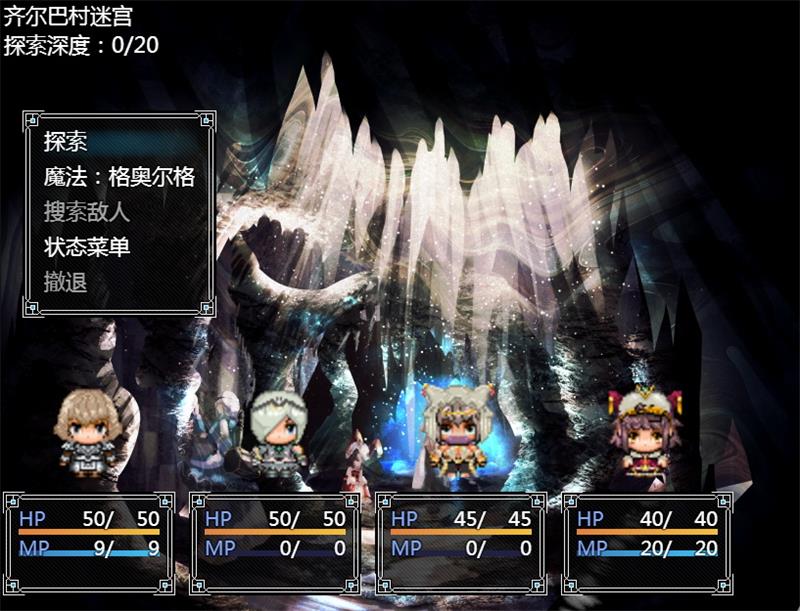Select the HP 40 MP 20 status panel
This screenshot has height=611, width=800.
pos(647,544)
